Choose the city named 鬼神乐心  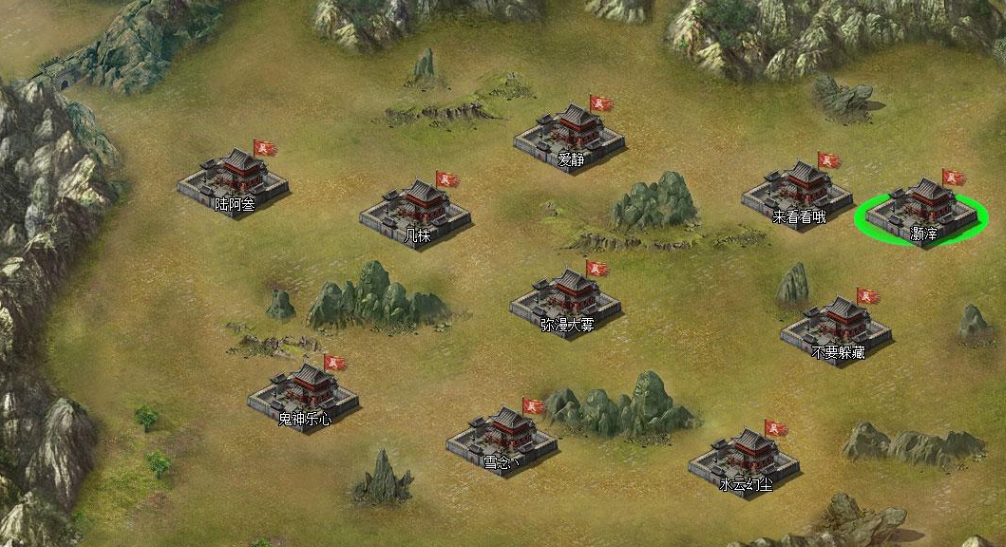tap(303, 394)
